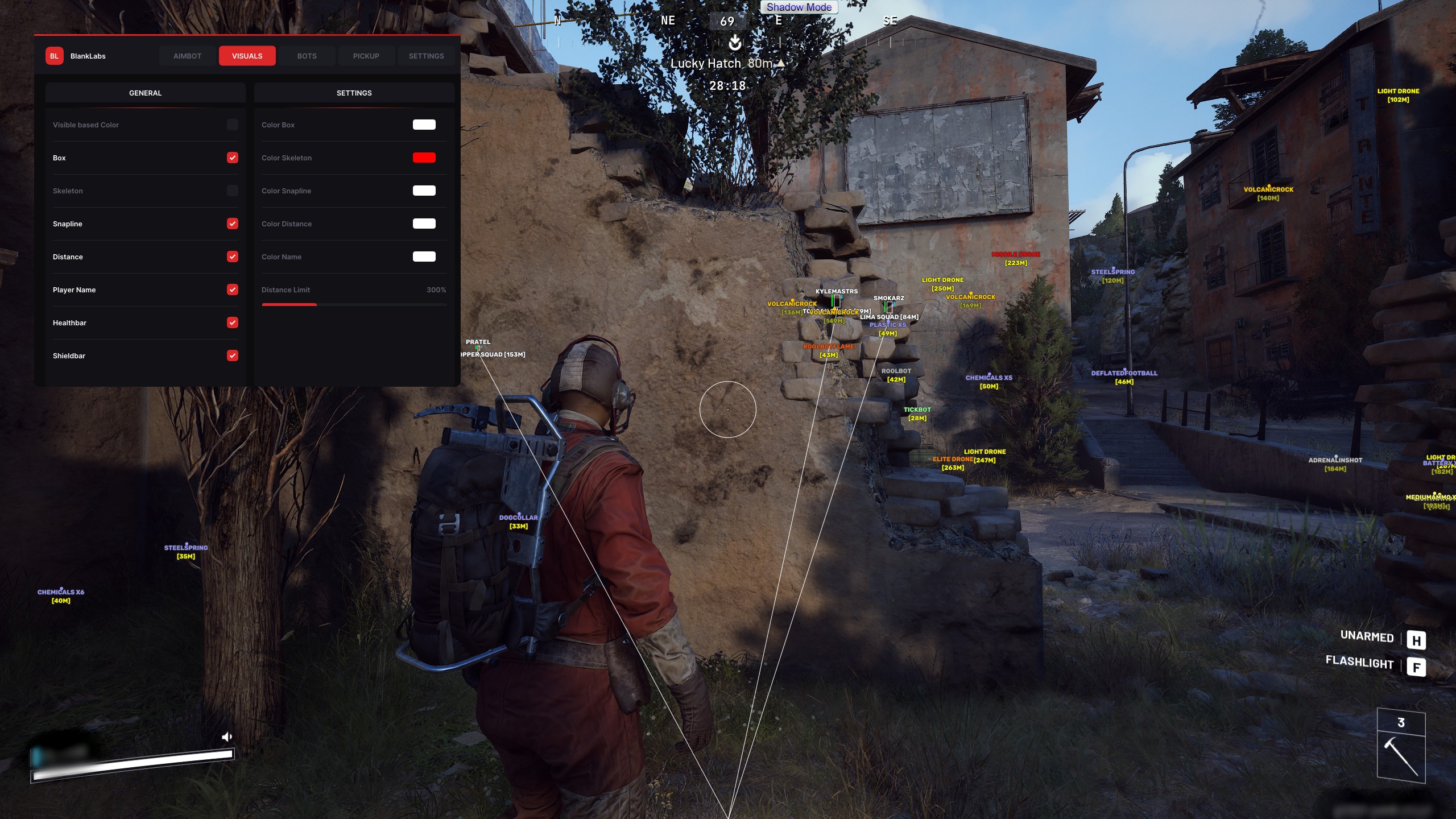Click the Color Distance swatch

pos(424,224)
